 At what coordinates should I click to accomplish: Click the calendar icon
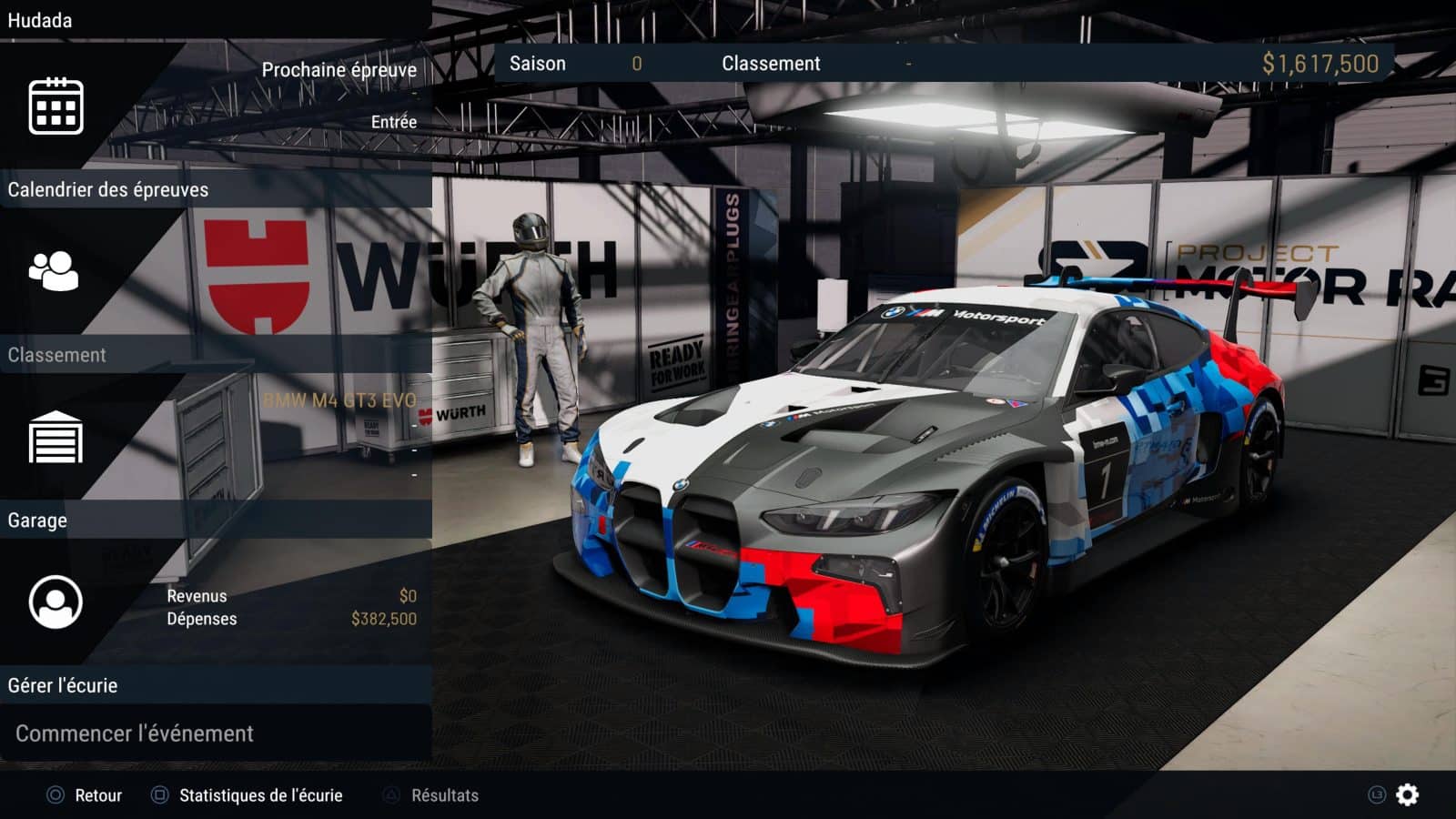56,106
